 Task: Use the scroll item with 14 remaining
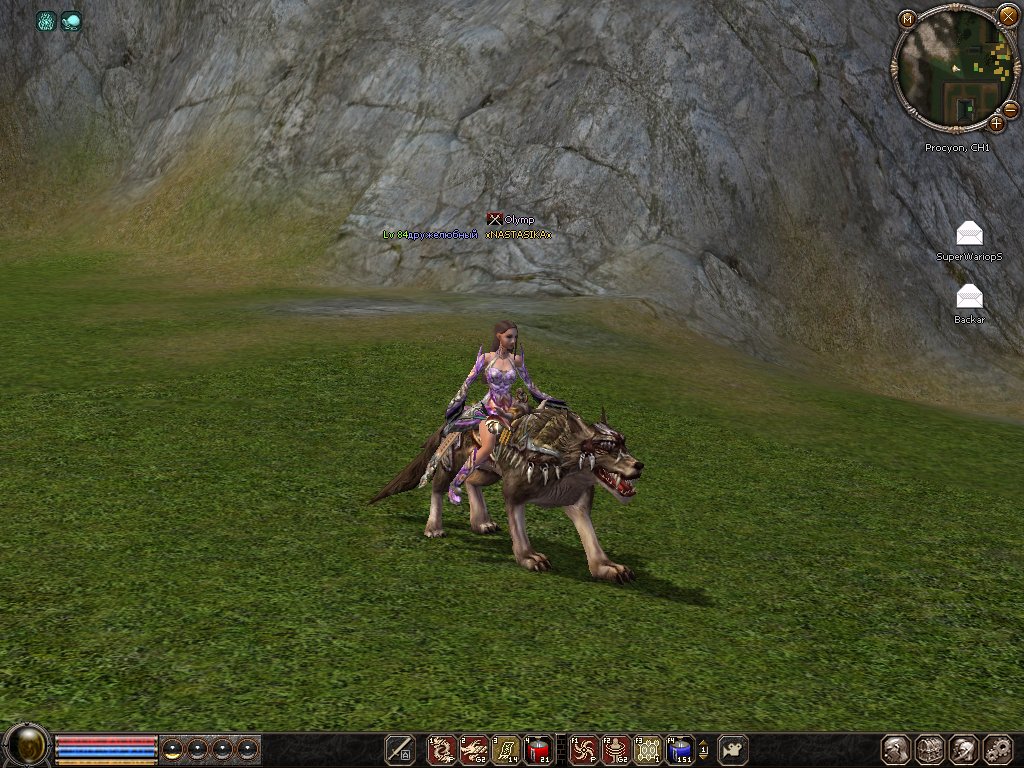(506, 749)
